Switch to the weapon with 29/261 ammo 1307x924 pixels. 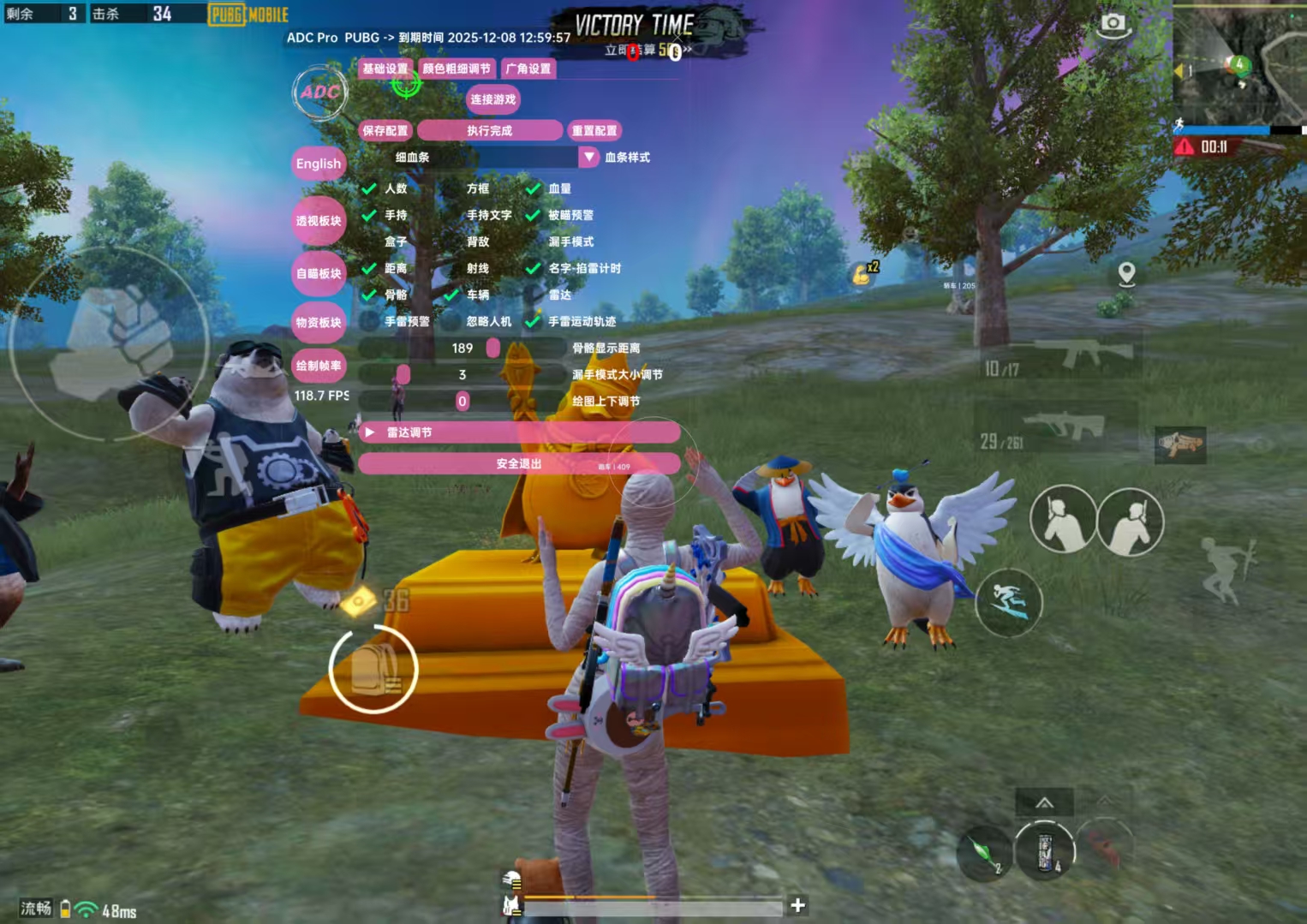1058,428
